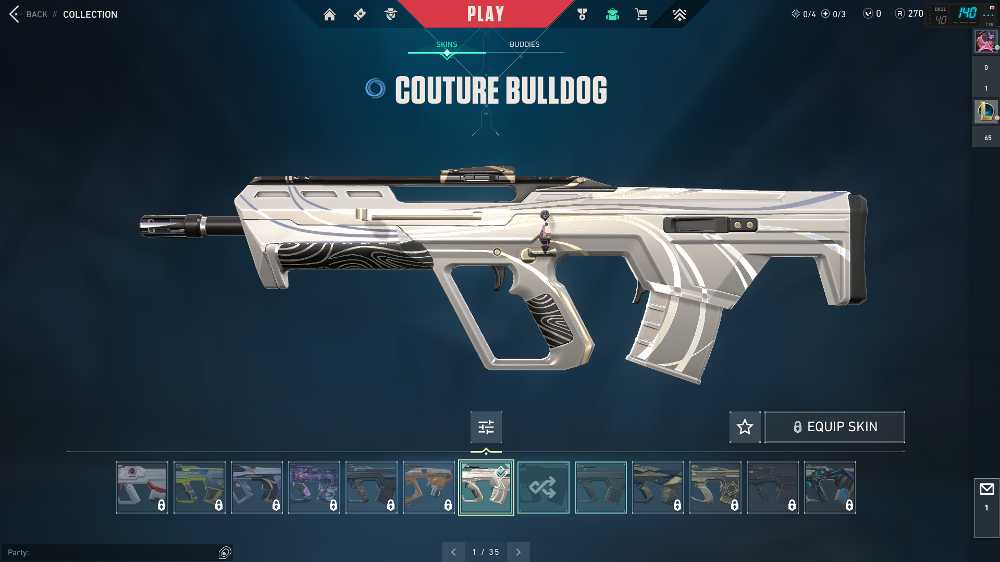Click the red PLAY button
This screenshot has height=562, width=1000.
pyautogui.click(x=485, y=14)
